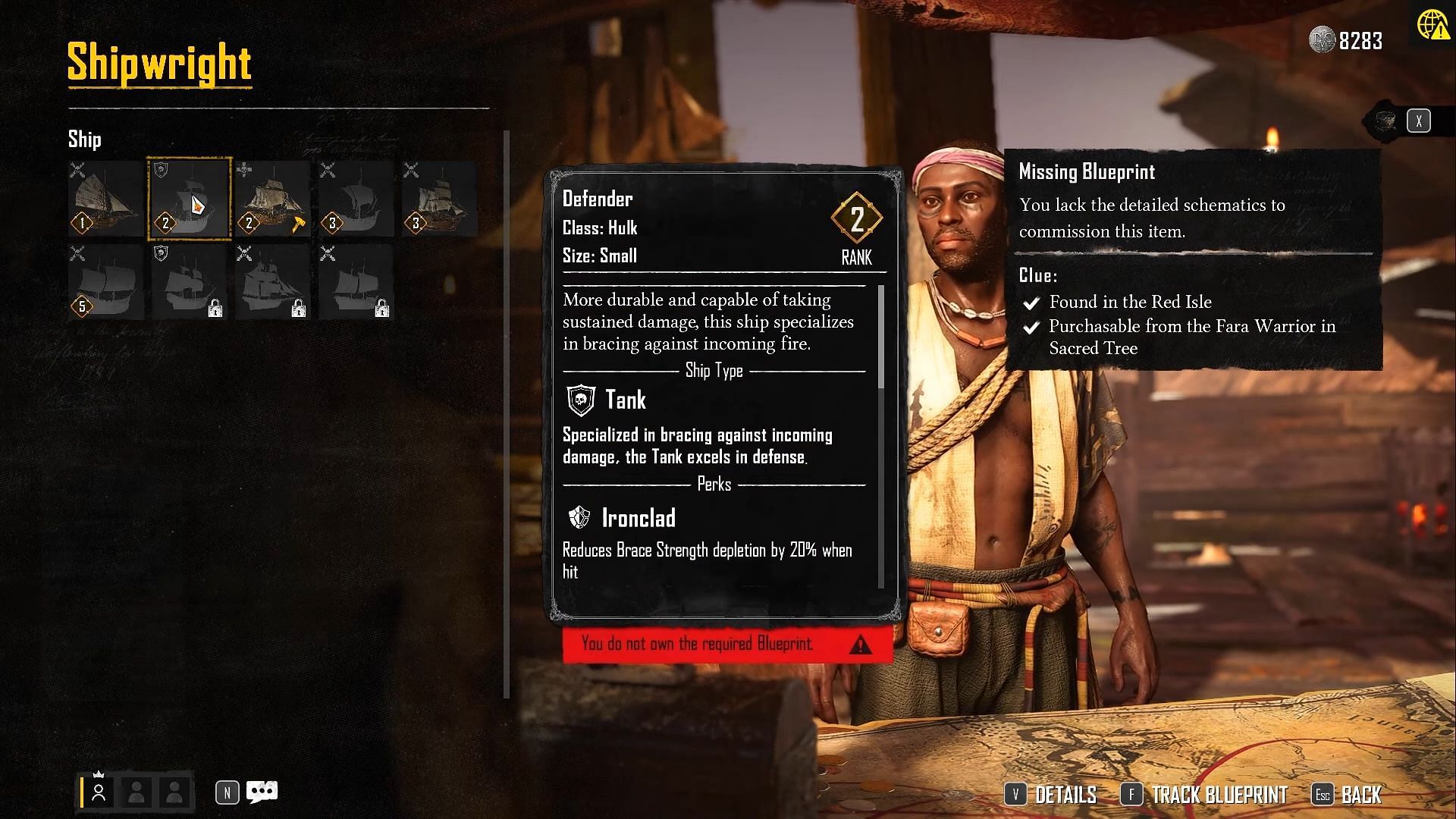The height and width of the screenshot is (819, 1456).
Task: Go Back from the Shipwright menu
Action: [x=1348, y=795]
